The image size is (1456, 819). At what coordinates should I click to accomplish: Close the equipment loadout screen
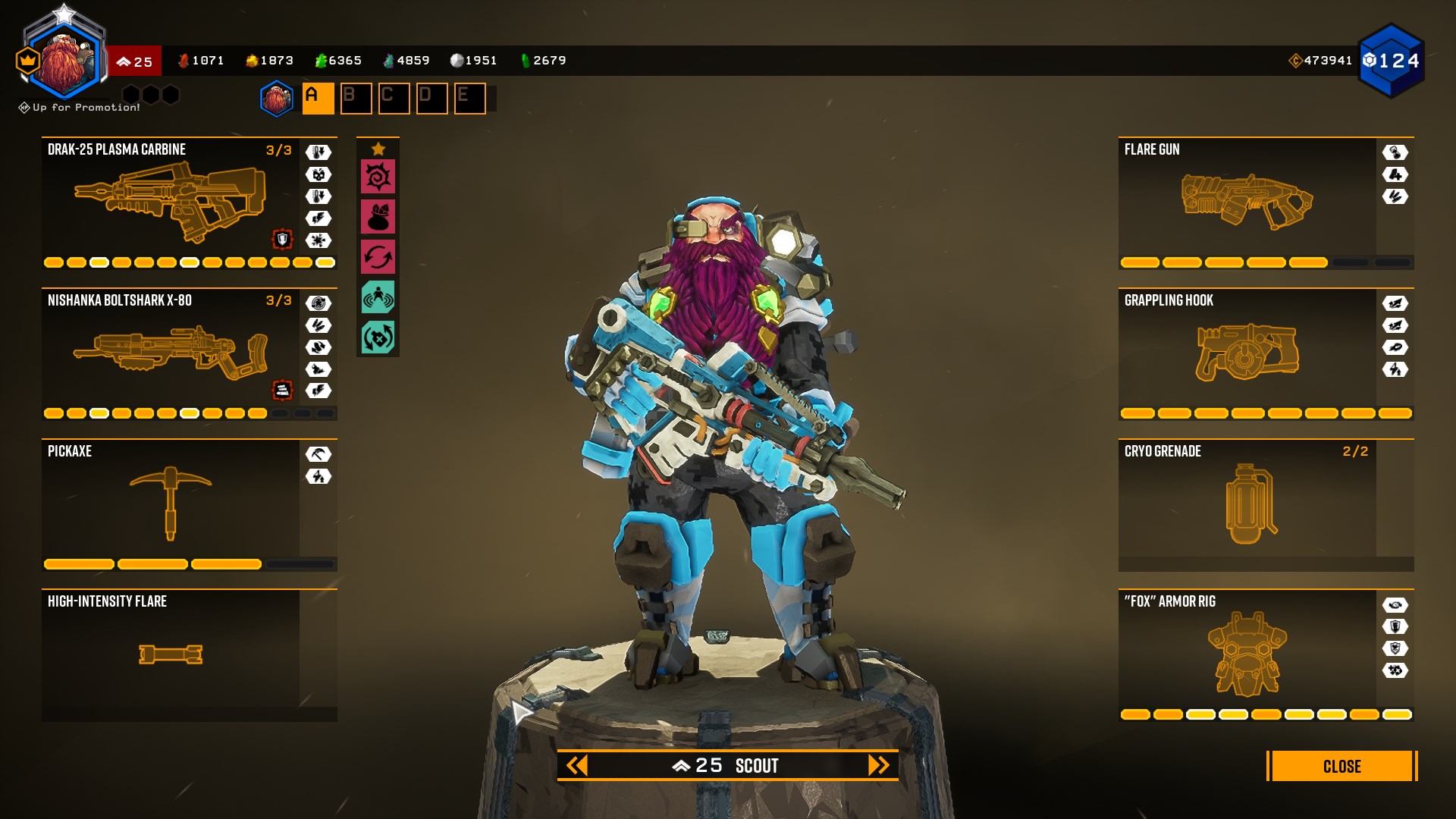tap(1341, 766)
